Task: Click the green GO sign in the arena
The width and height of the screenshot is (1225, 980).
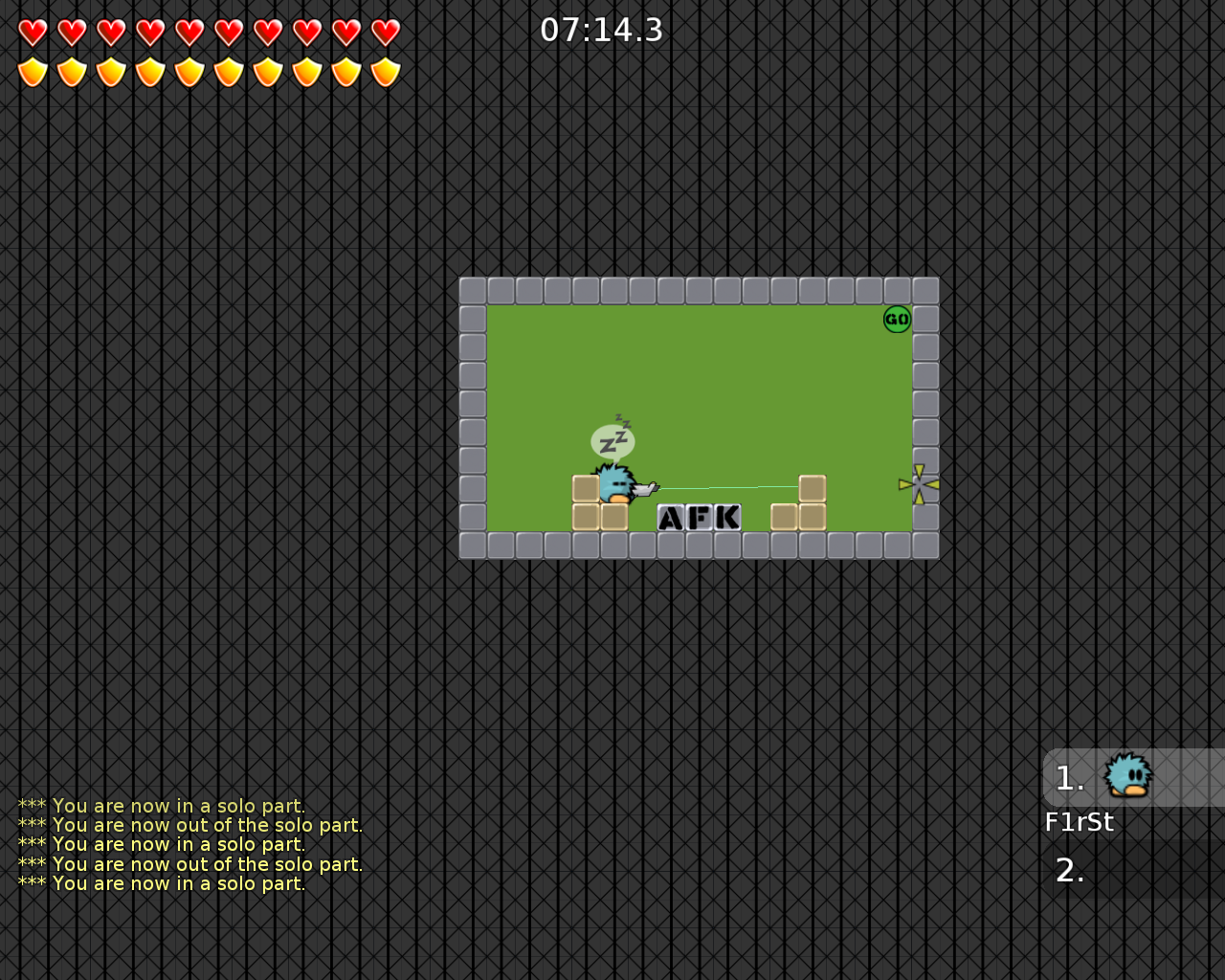Action: click(896, 319)
